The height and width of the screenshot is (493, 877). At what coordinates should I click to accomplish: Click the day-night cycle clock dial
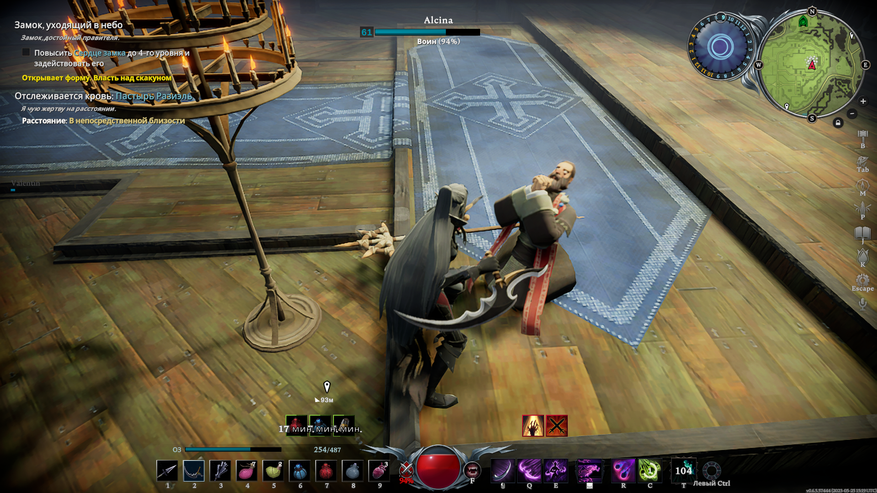(x=718, y=45)
